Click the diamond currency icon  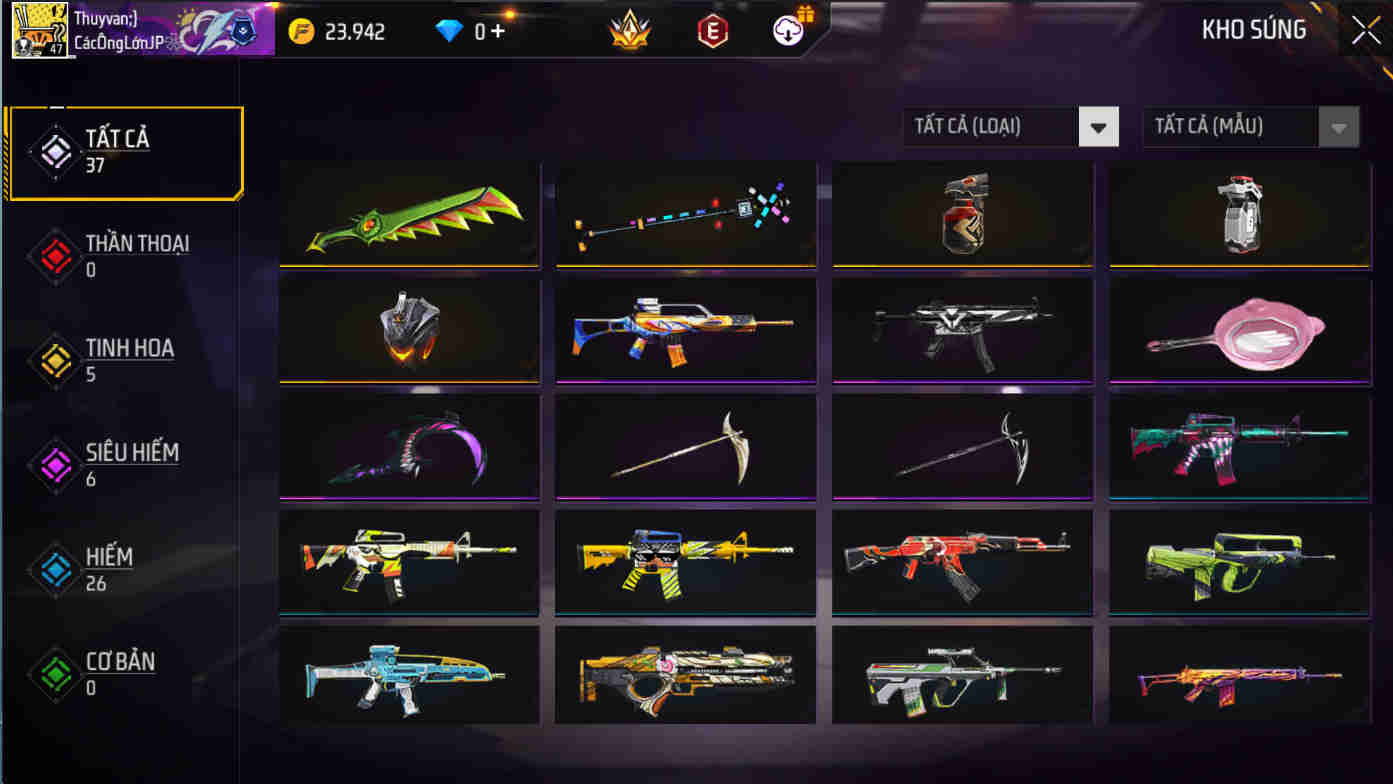point(449,31)
